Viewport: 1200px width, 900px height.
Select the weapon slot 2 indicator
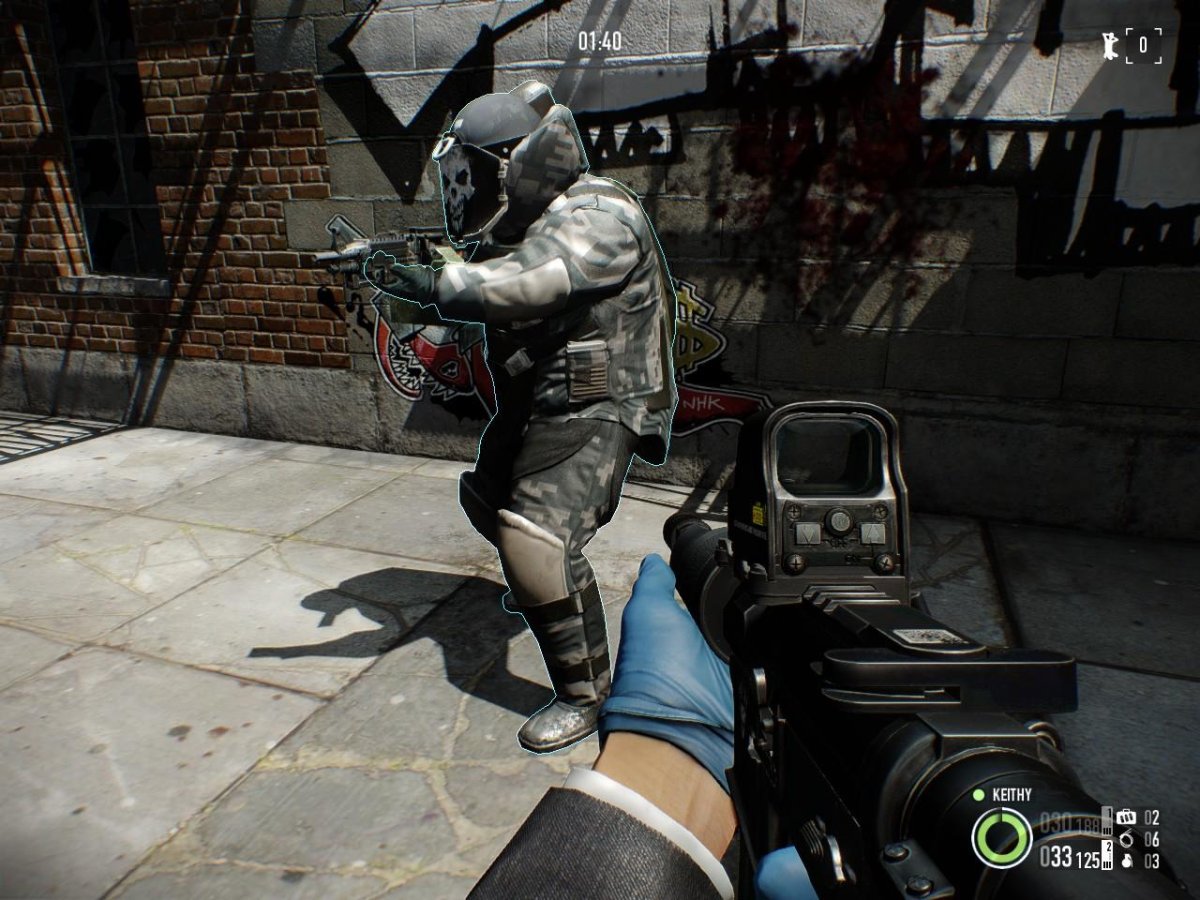1107,855
